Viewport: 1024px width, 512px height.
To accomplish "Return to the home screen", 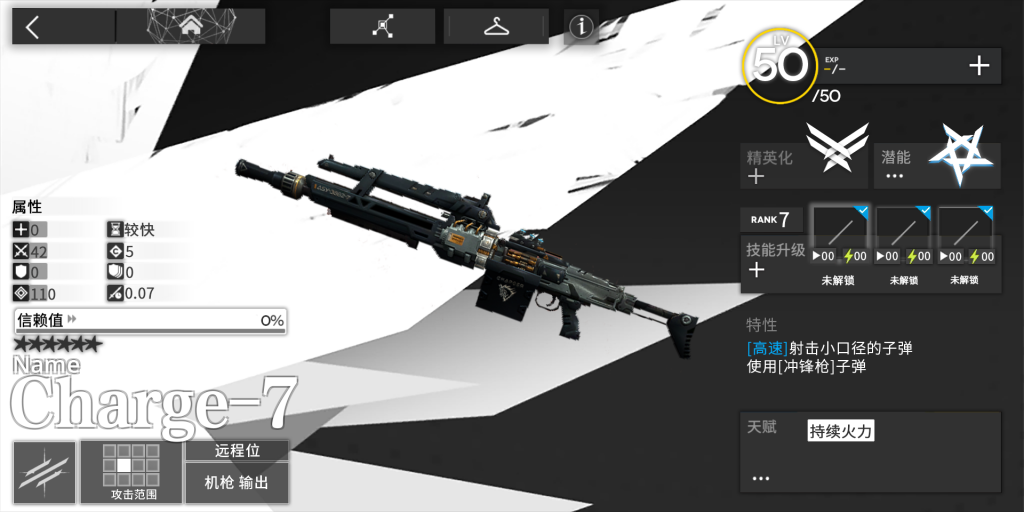I will coord(190,27).
